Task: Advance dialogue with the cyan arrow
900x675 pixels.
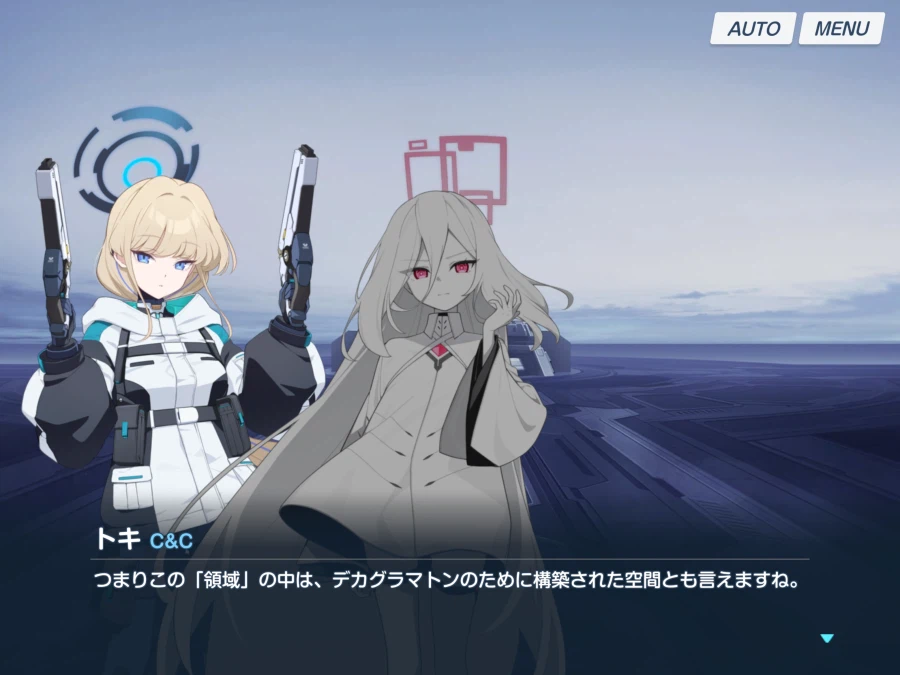Action: click(x=826, y=638)
